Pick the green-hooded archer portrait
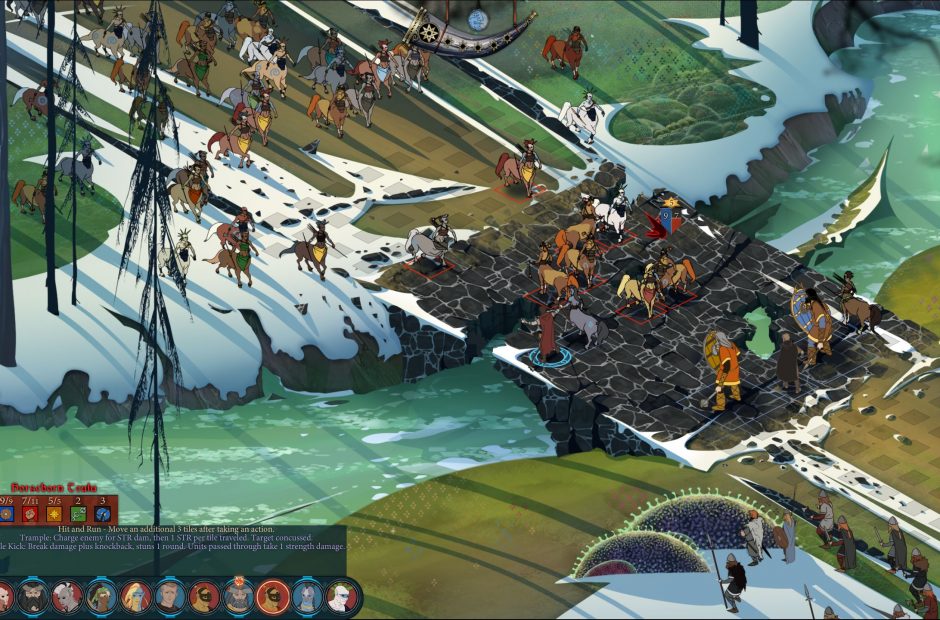 (x=100, y=597)
